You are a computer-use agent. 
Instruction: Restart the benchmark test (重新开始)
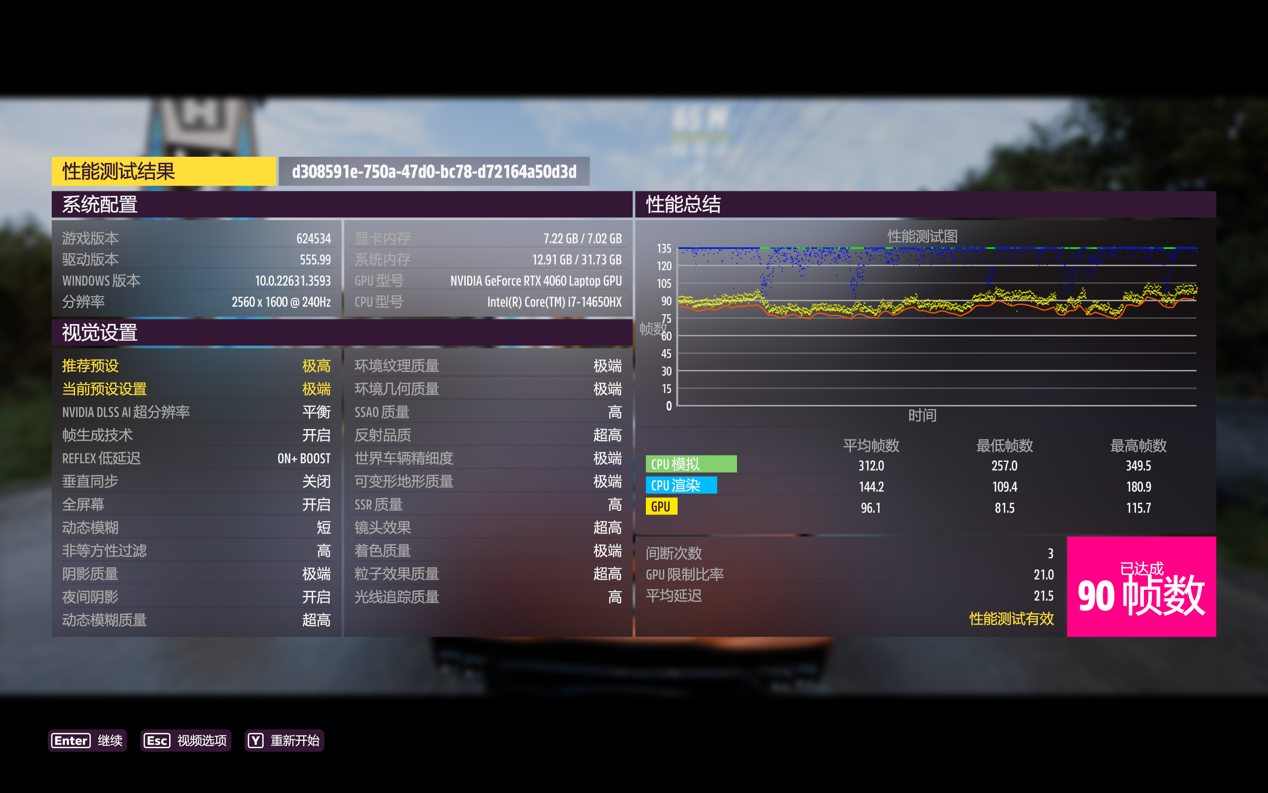point(284,741)
